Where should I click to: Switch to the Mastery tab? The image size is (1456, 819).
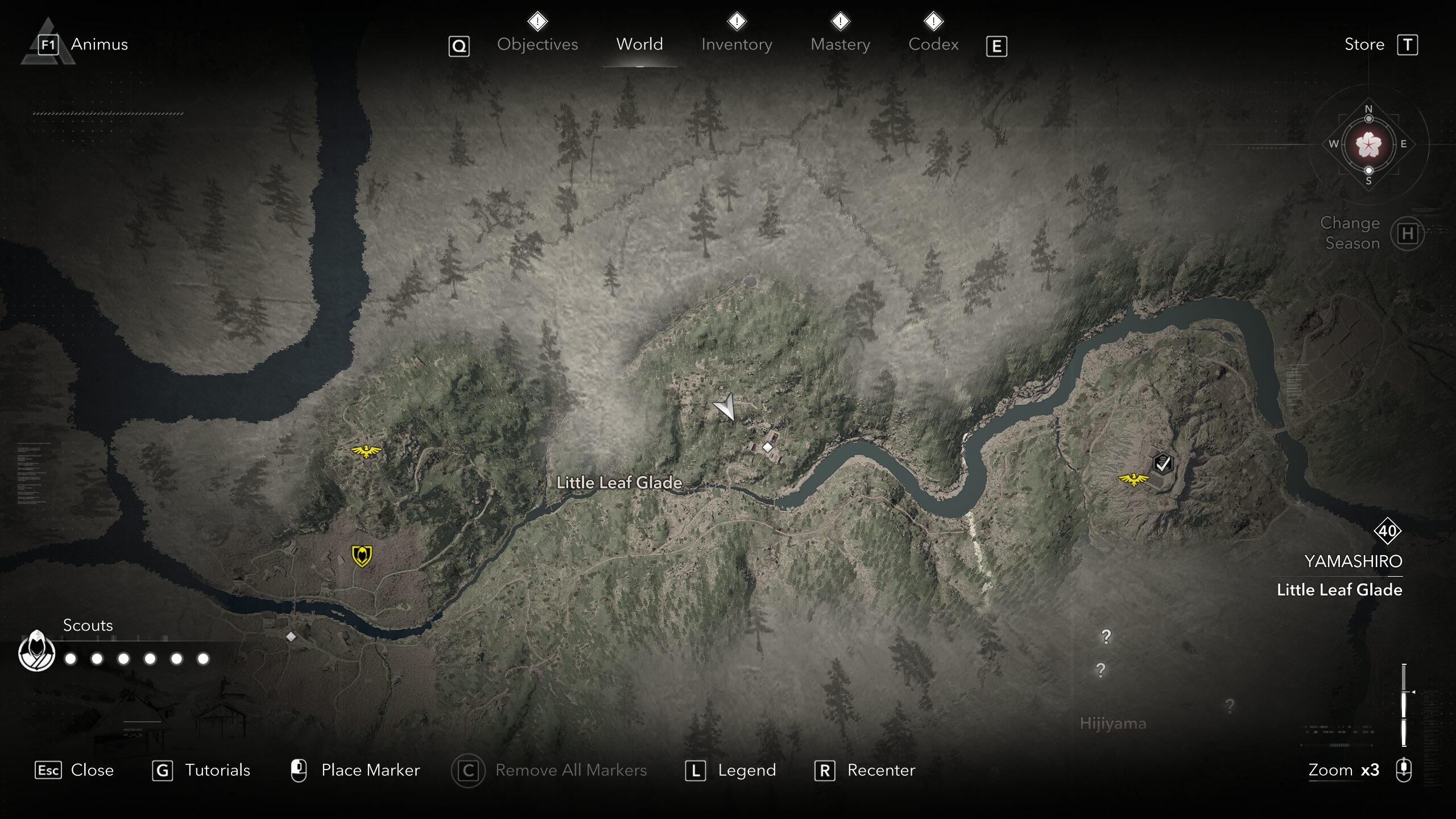tap(840, 44)
